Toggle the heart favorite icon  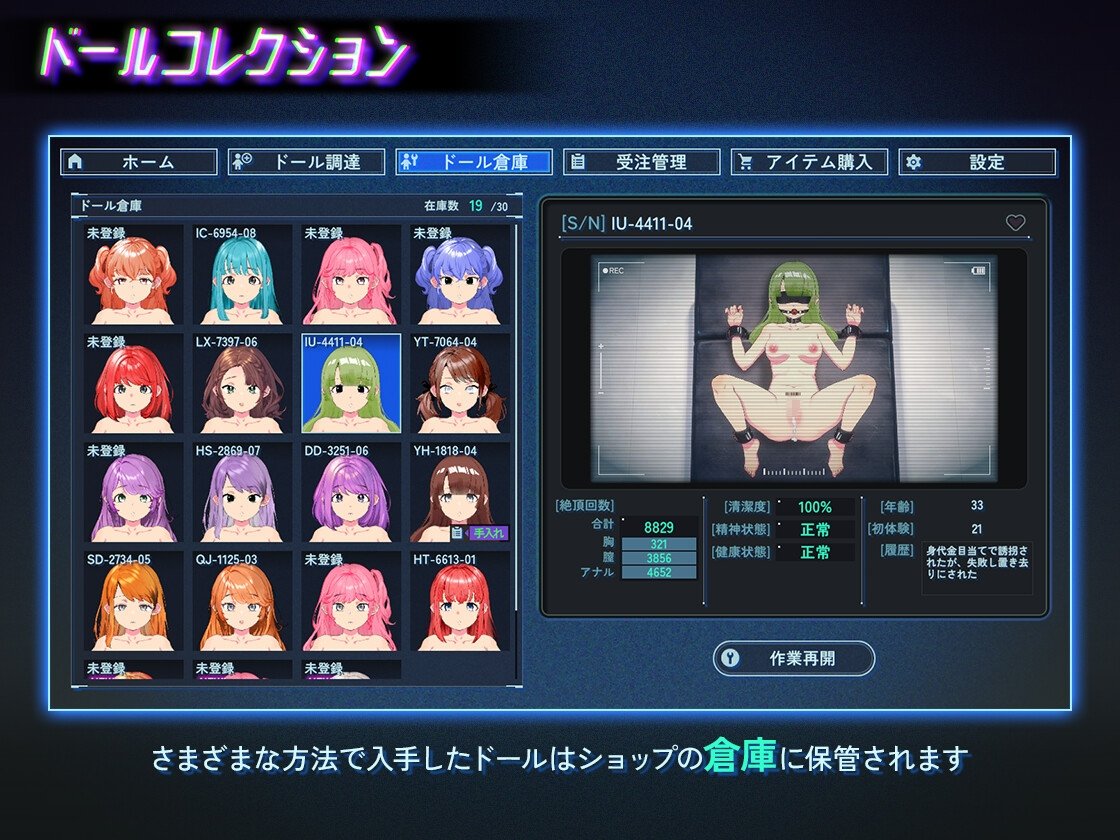(x=1015, y=223)
